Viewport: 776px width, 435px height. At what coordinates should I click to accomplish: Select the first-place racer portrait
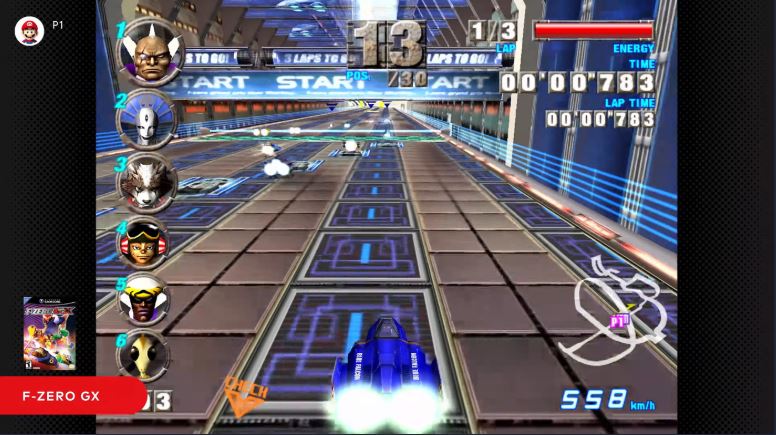(x=149, y=52)
